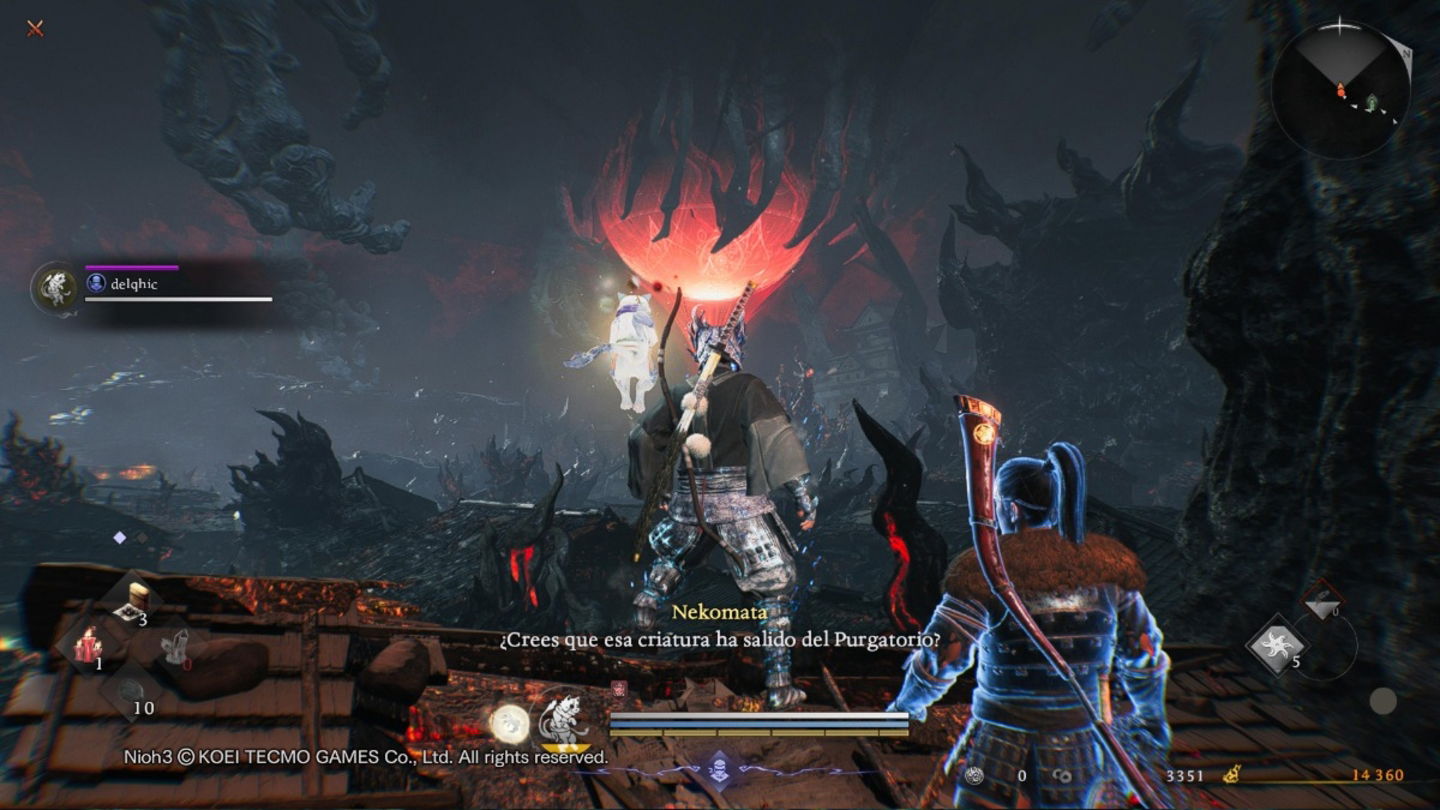The image size is (1440, 810).
Task: Toggle the dimmed diamond marker beside the white one
Action: pos(141,536)
